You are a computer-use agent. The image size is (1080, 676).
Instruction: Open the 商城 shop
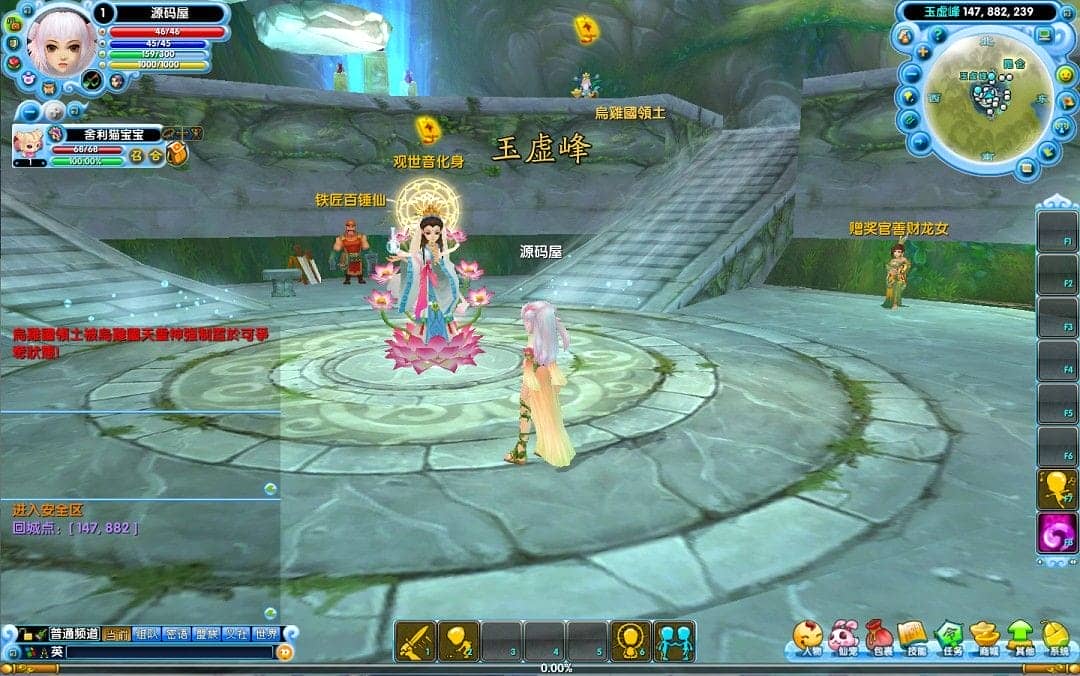985,637
